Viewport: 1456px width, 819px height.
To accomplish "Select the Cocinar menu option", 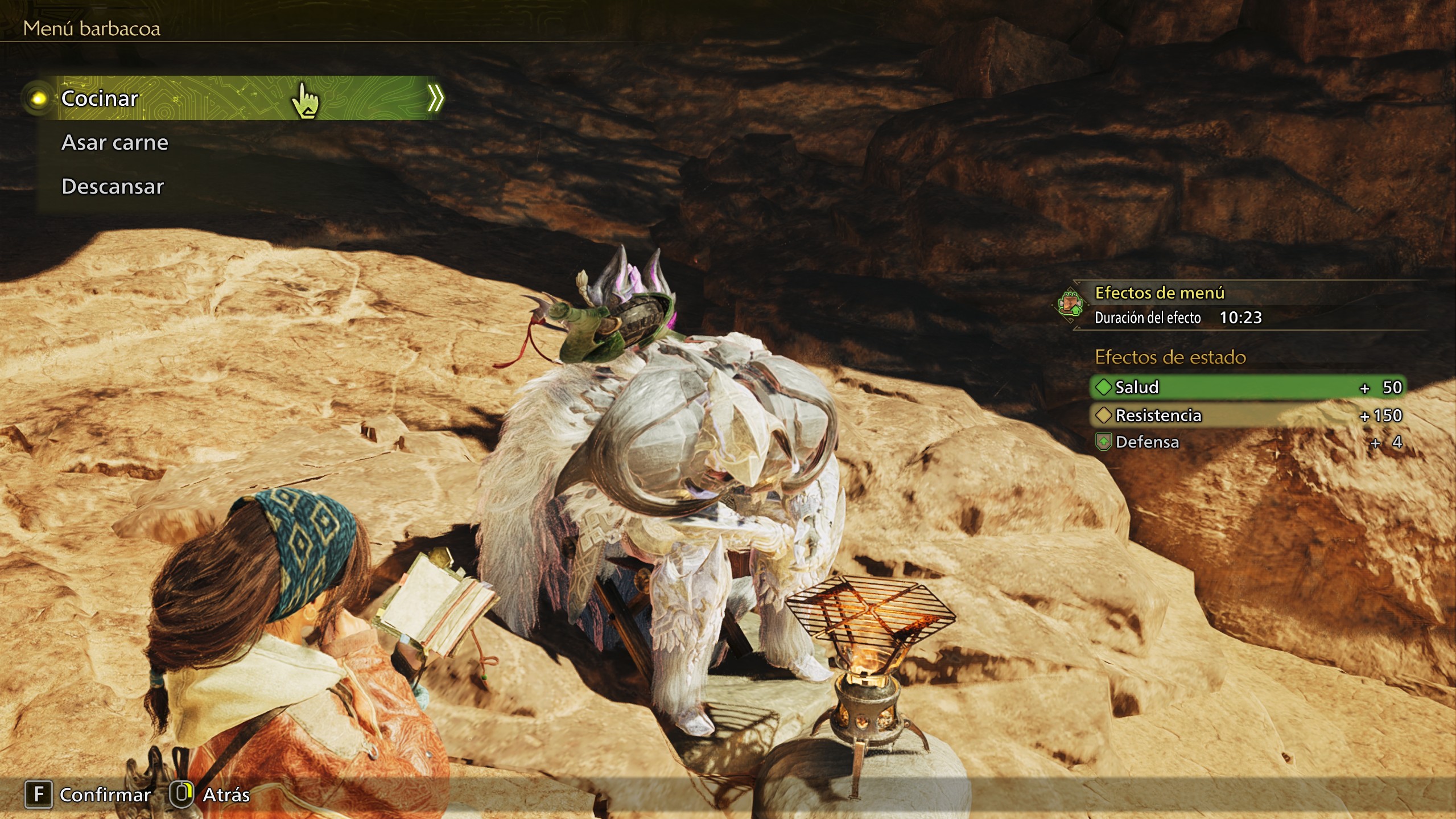I will [x=100, y=98].
